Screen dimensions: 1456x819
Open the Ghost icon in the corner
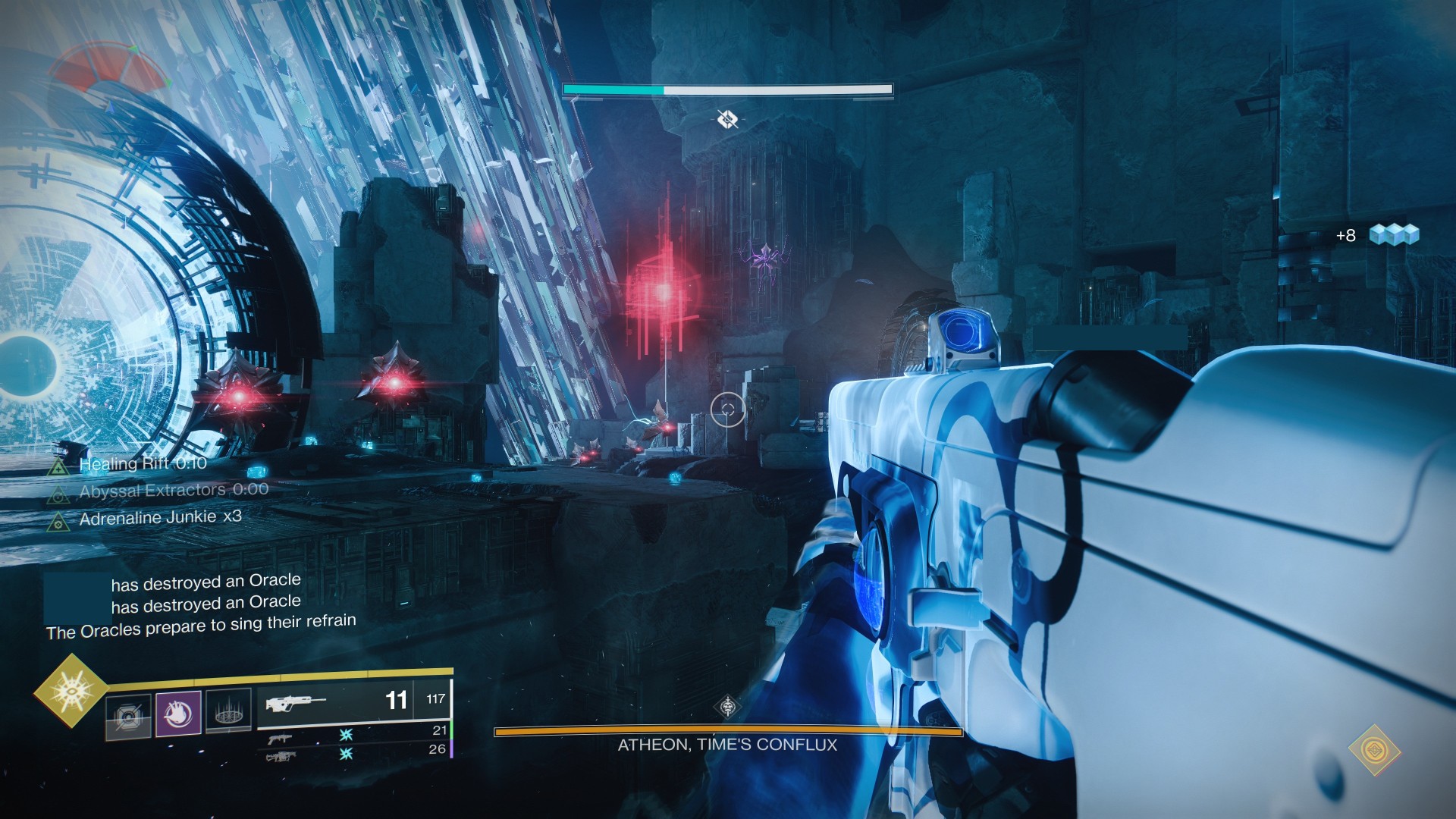click(x=1374, y=750)
